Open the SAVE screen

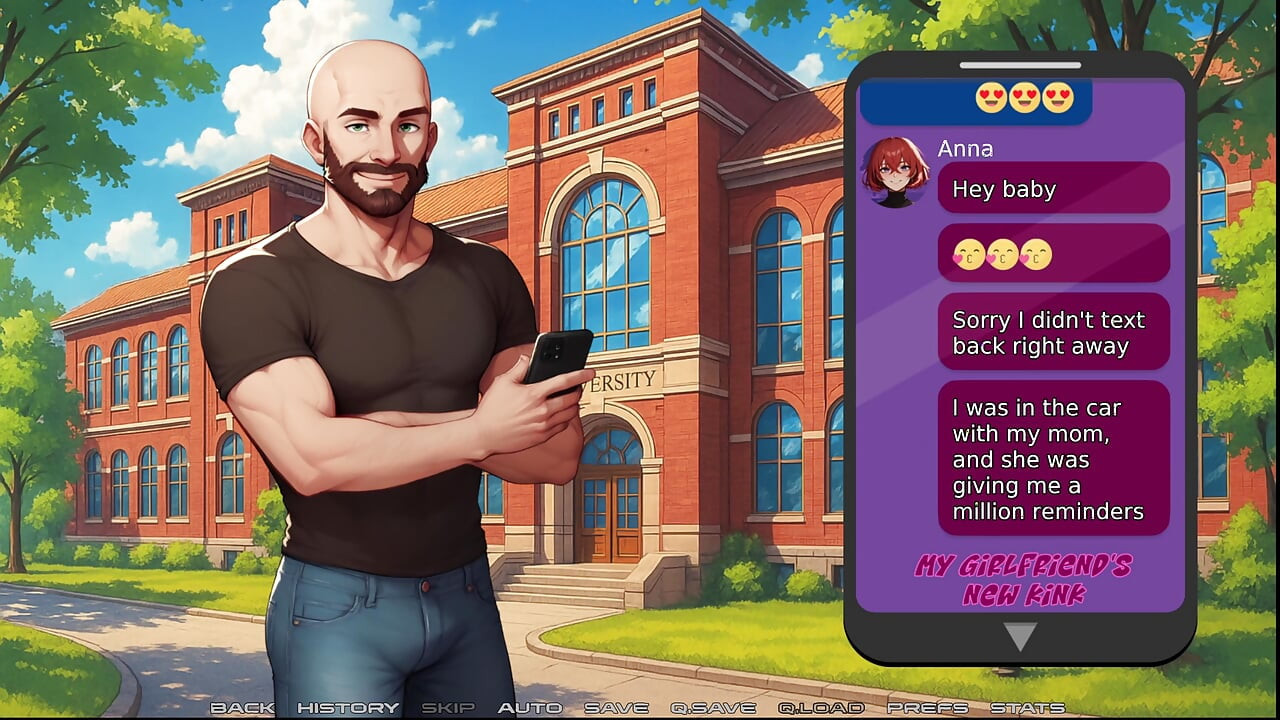pyautogui.click(x=615, y=707)
